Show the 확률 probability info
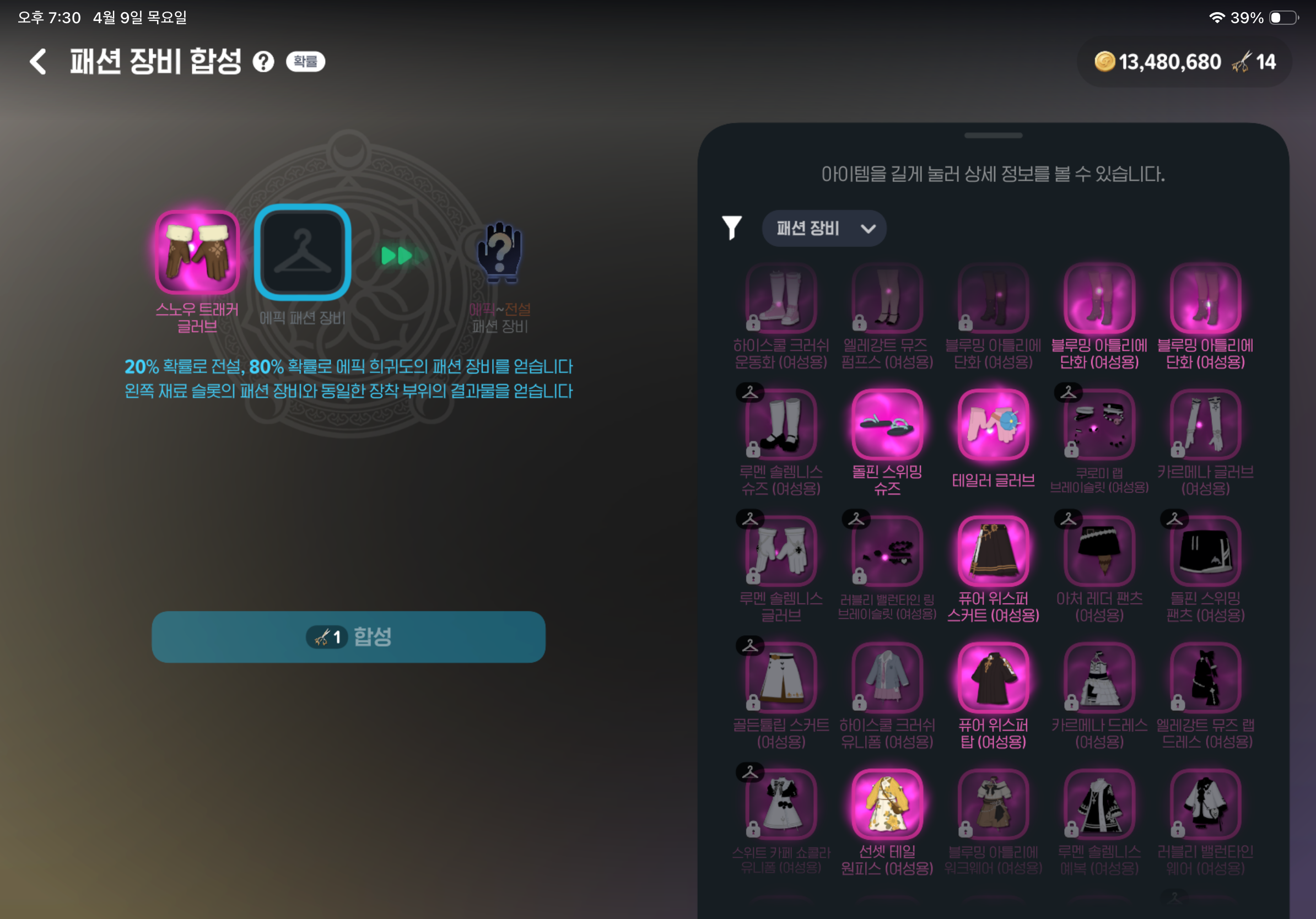The width and height of the screenshot is (1316, 919). (x=305, y=61)
